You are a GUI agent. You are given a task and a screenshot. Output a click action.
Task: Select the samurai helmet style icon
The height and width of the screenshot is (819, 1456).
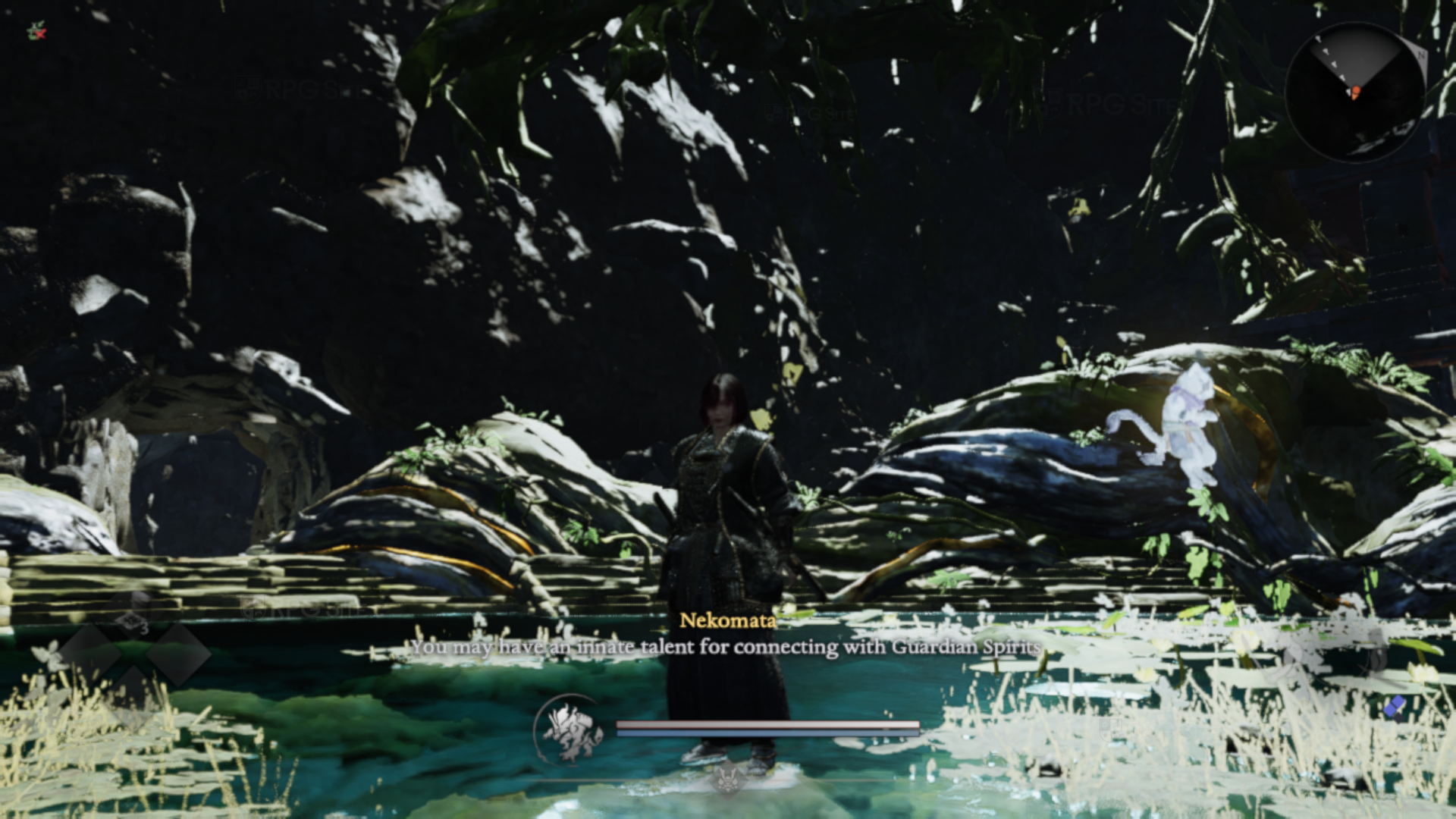[727, 780]
